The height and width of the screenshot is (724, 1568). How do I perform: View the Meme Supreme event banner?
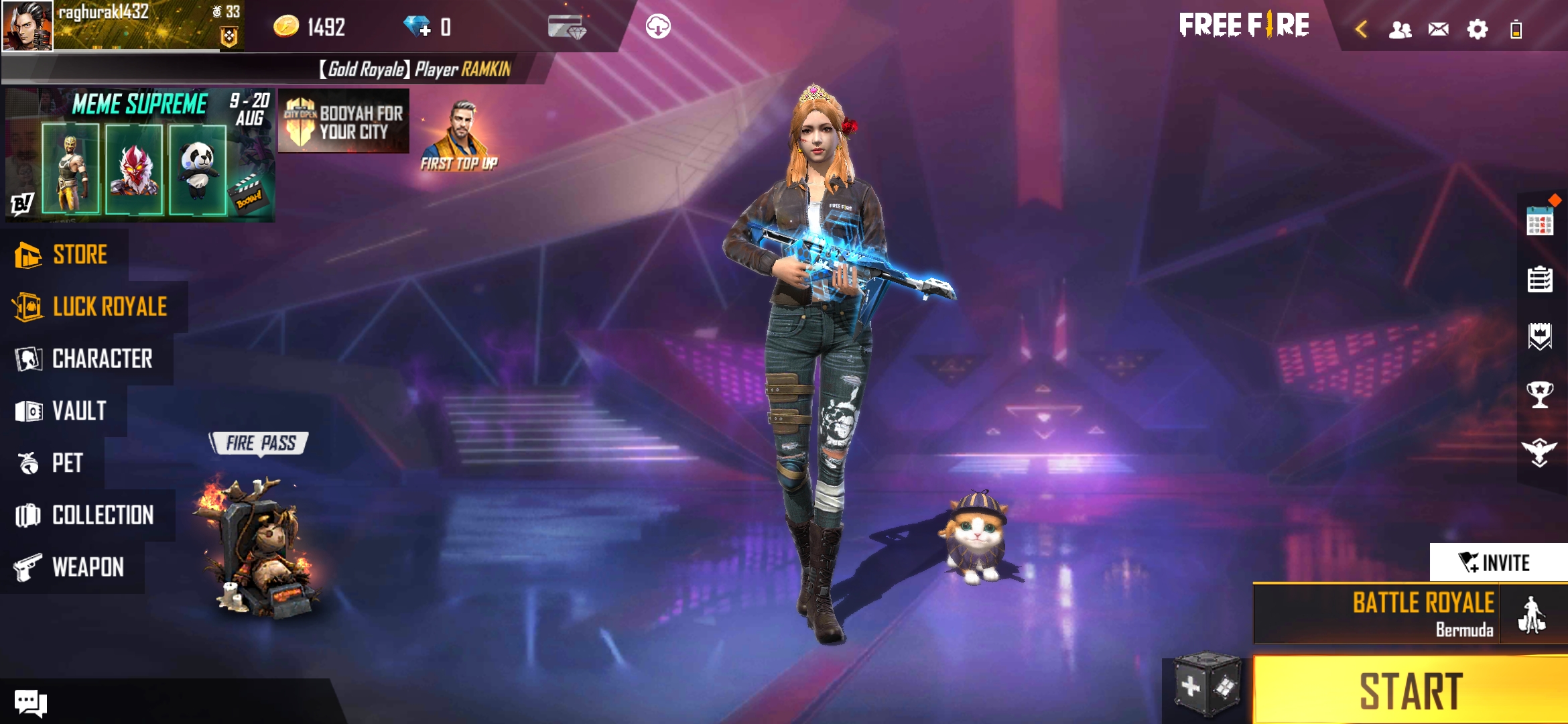click(139, 155)
